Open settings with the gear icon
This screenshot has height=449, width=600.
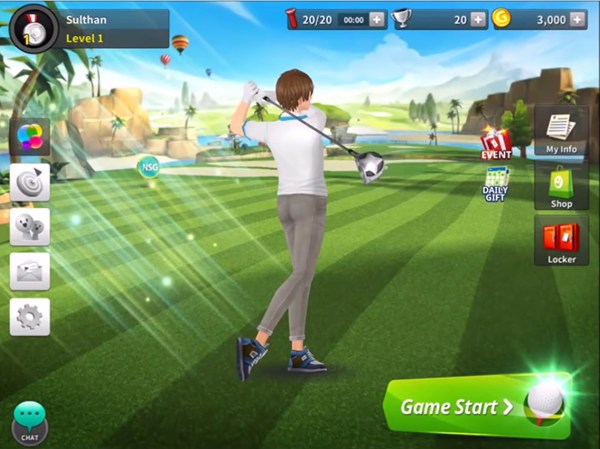[x=30, y=317]
